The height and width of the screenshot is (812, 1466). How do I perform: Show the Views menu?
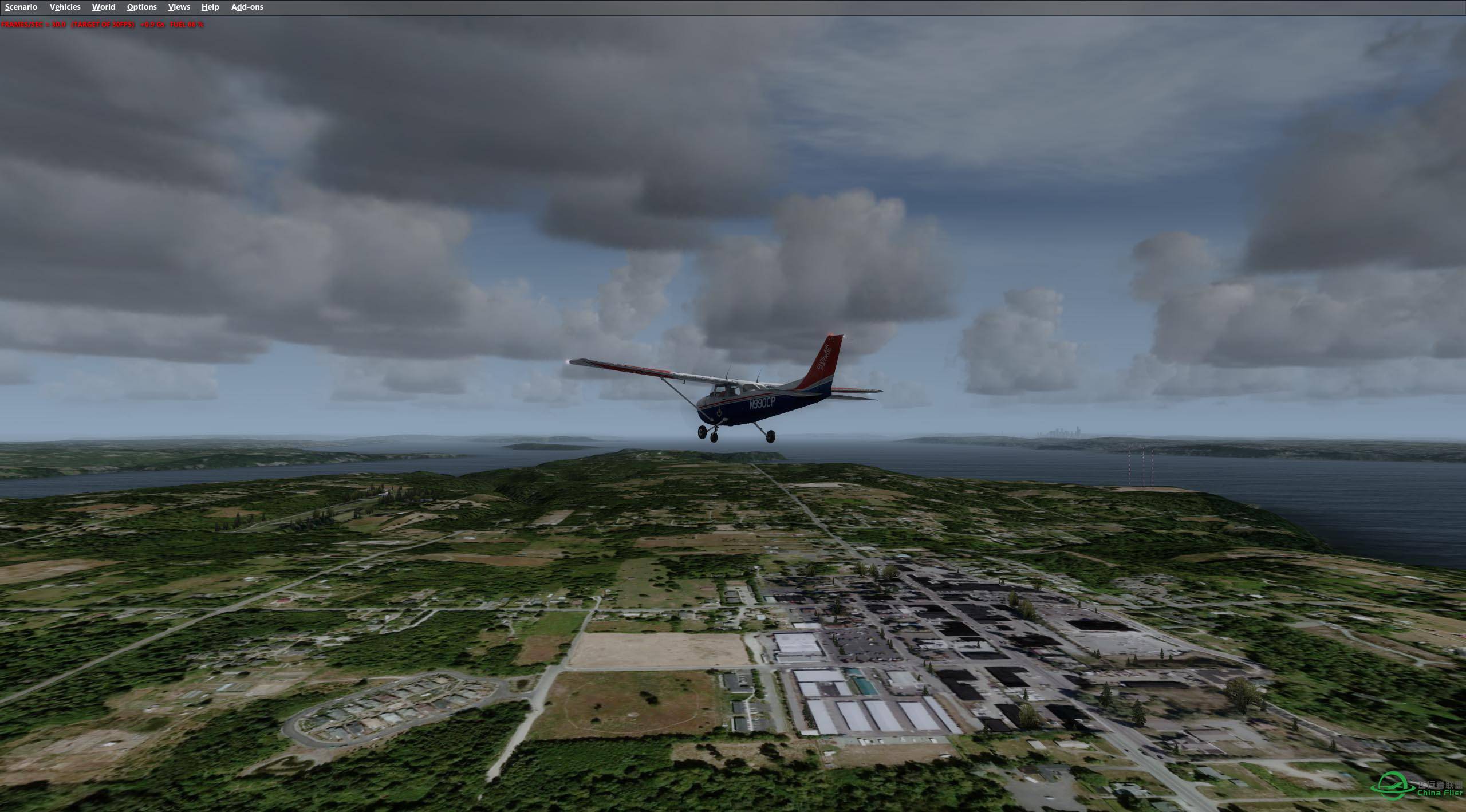click(x=179, y=7)
